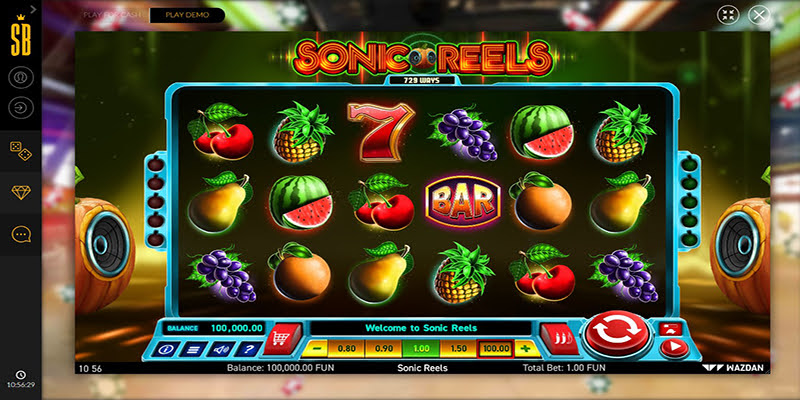Toggle fullscreen with the arrows icon

pyautogui.click(x=727, y=16)
